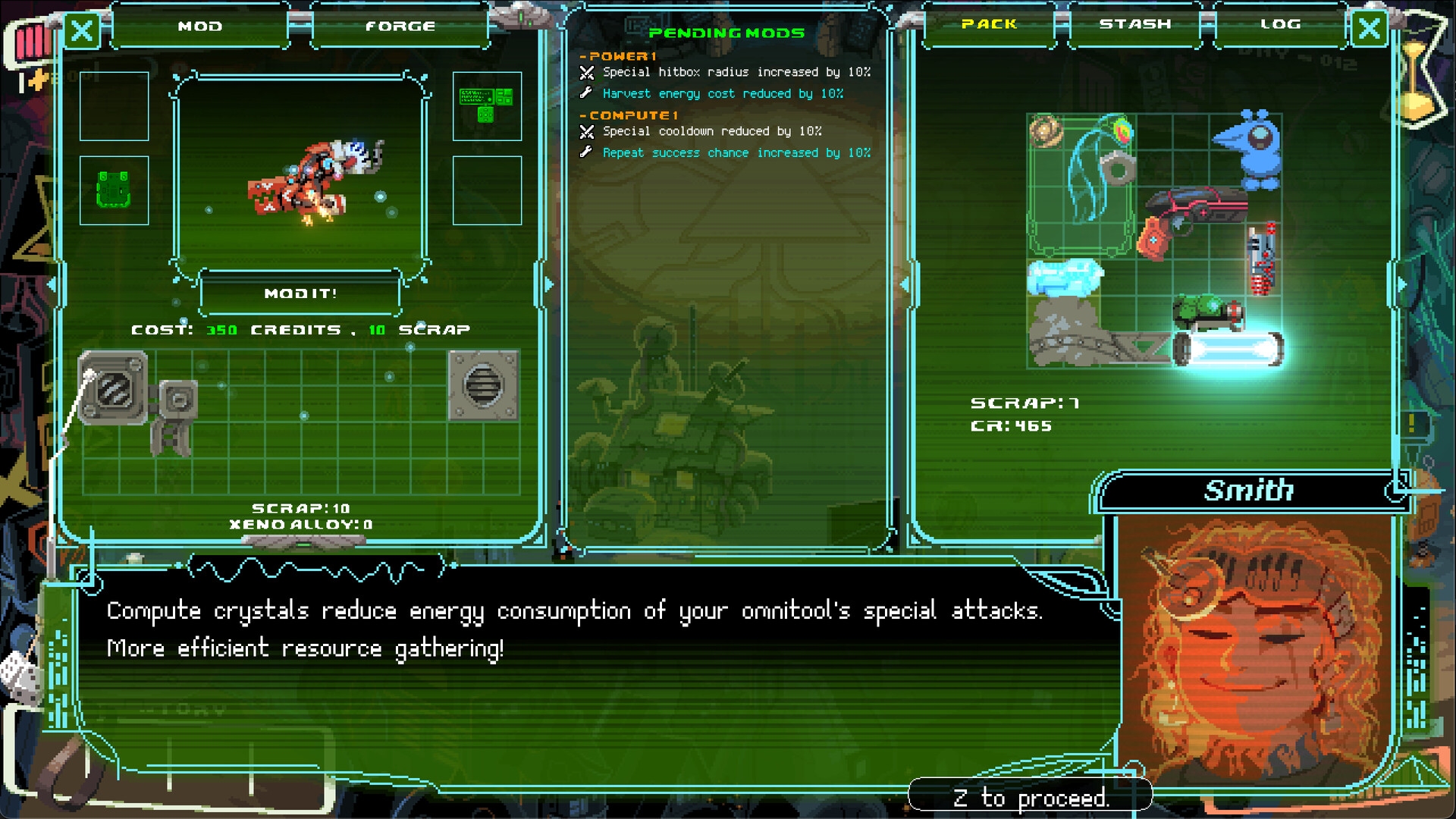Open the FORGE tab
Screen dimensions: 1456x819
[400, 27]
